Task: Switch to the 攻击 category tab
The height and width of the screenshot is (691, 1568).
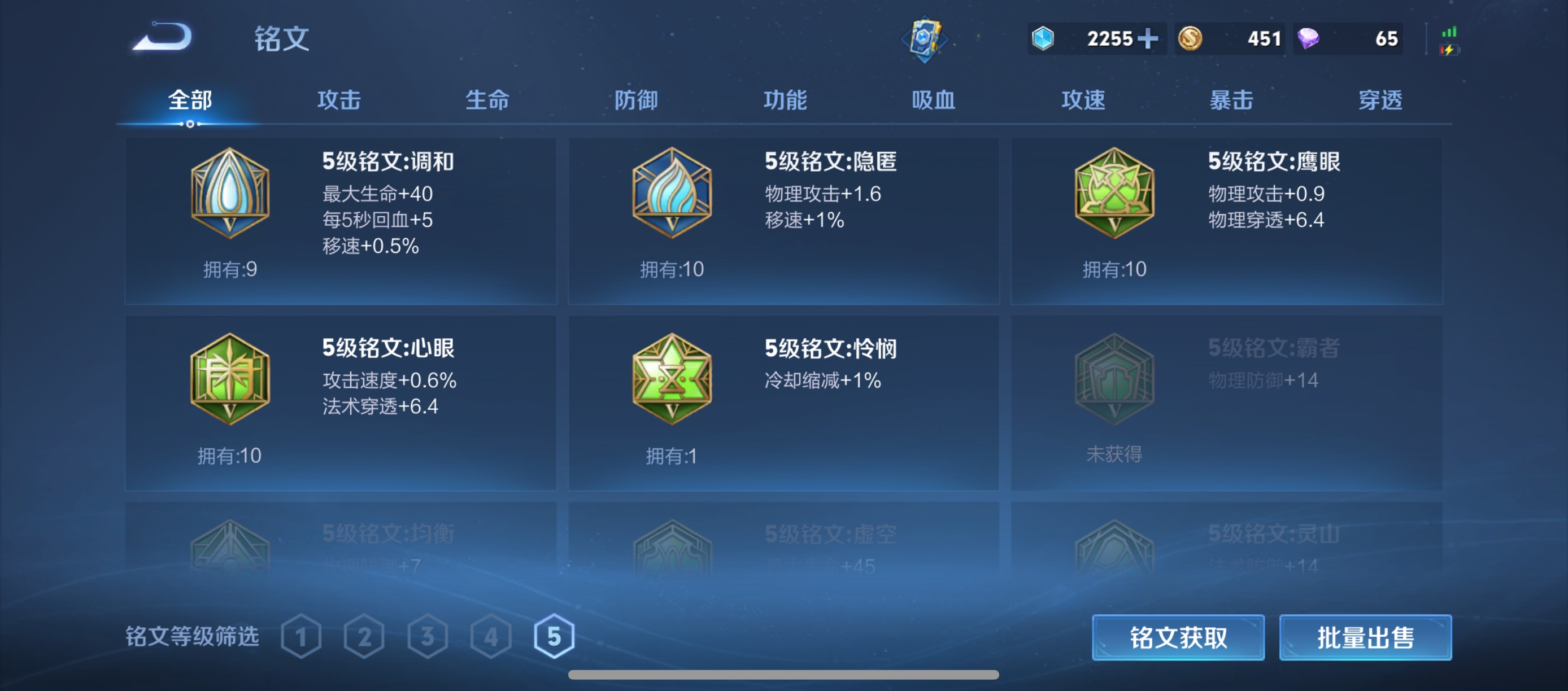Action: (339, 100)
